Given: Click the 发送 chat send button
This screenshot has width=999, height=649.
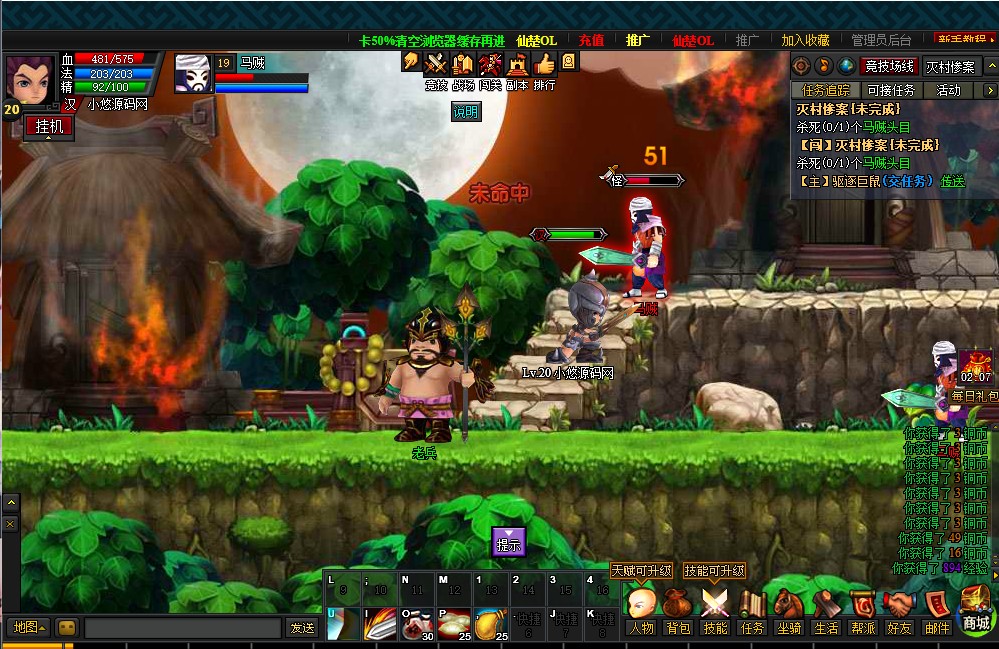Looking at the screenshot, I should click(x=302, y=627).
